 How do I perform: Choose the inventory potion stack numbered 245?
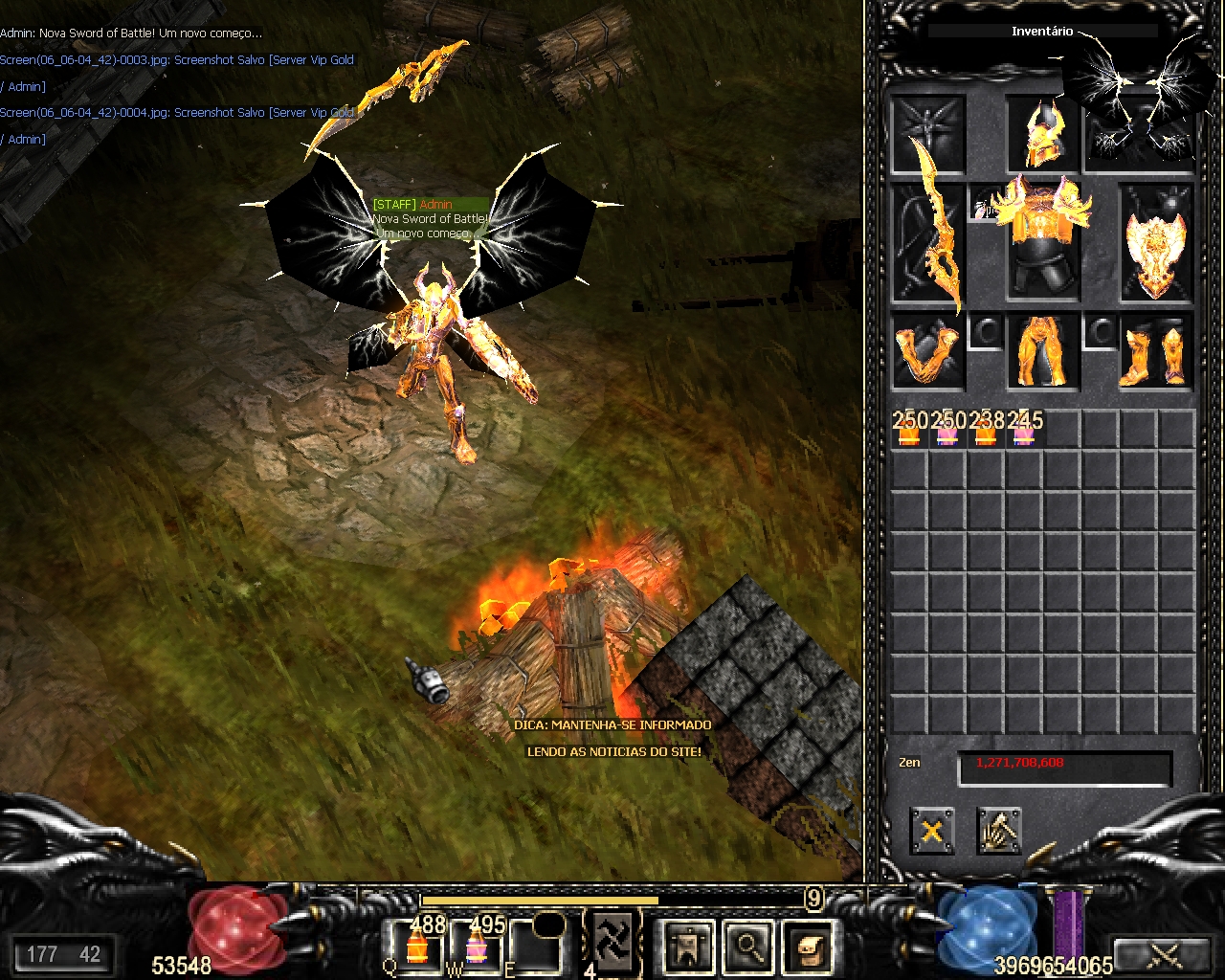[x=1024, y=430]
